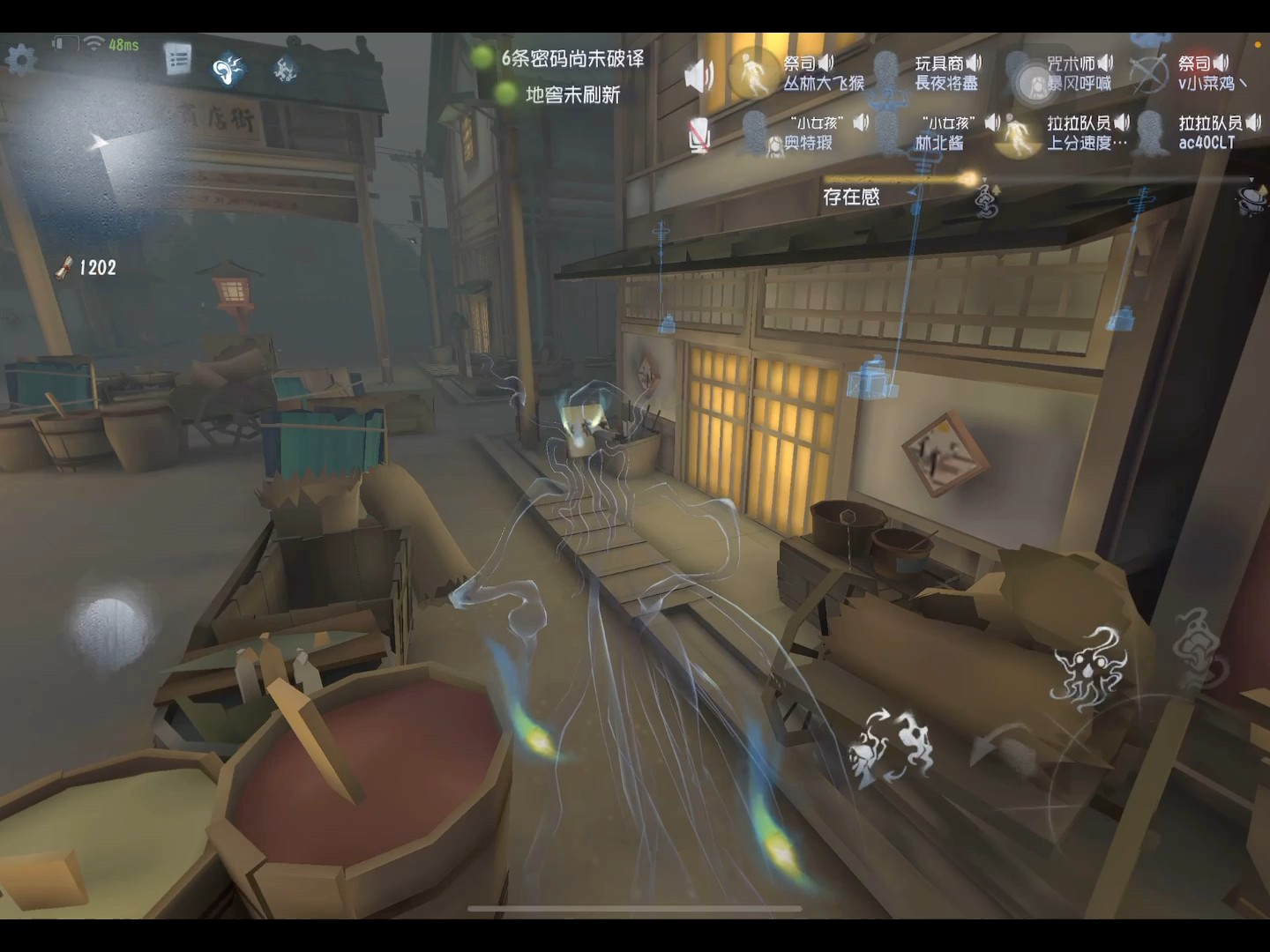
Task: Activate the ear listen ability icon
Action: pos(228,68)
